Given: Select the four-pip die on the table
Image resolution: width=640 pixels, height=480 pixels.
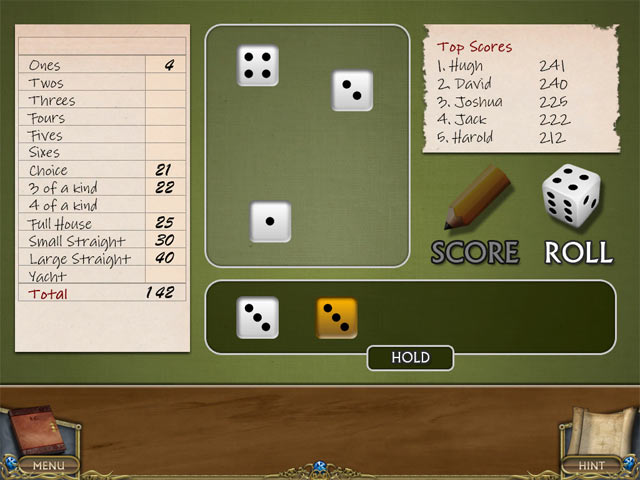Looking at the screenshot, I should point(258,65).
